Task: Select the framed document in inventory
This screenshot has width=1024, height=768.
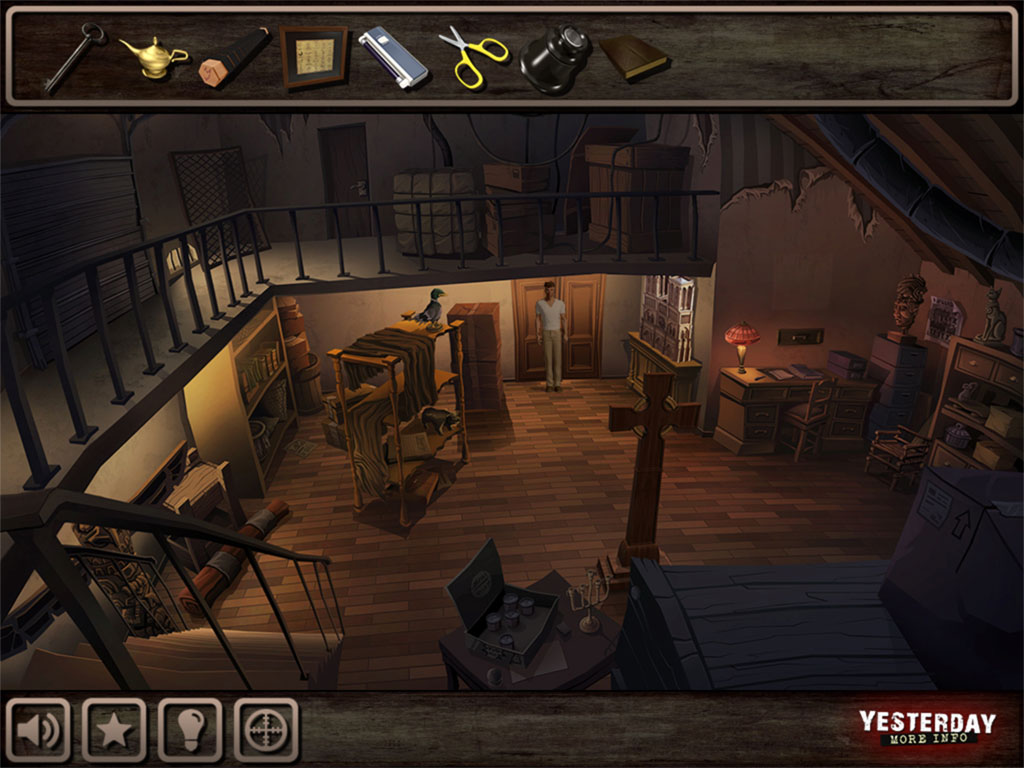Action: click(x=314, y=56)
